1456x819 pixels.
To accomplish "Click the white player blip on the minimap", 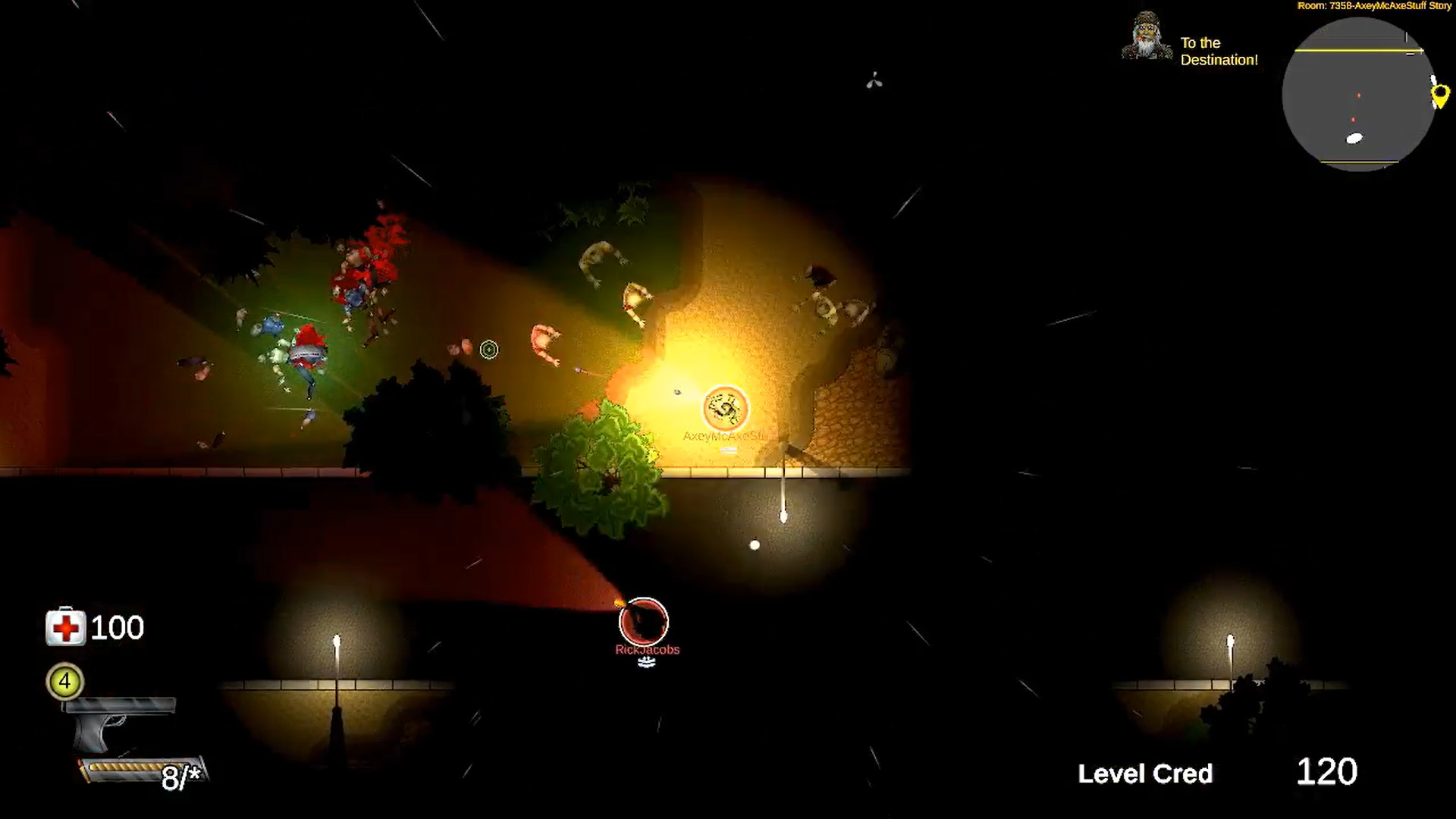I will point(1354,138).
